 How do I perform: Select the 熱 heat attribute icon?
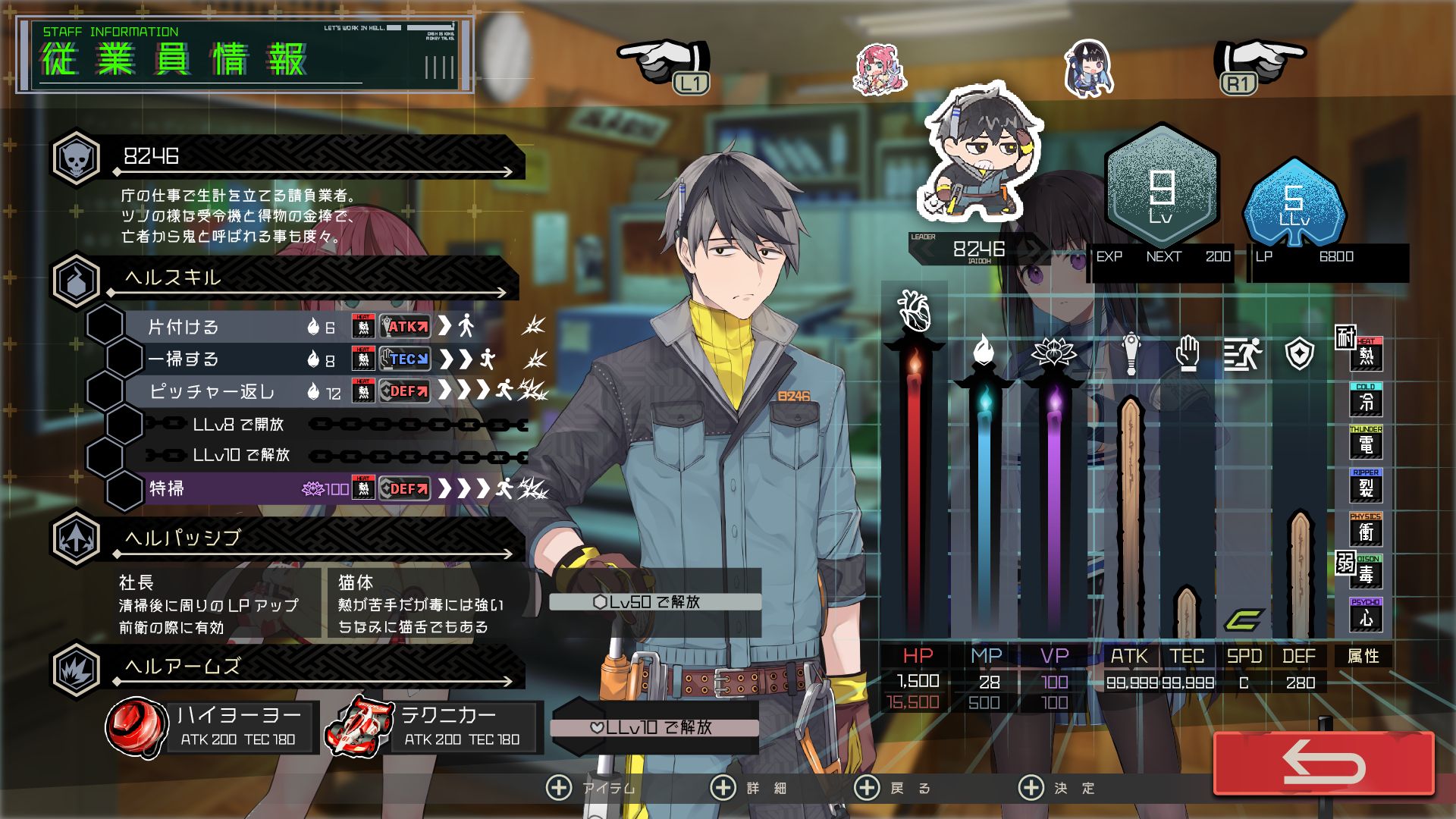click(1366, 354)
